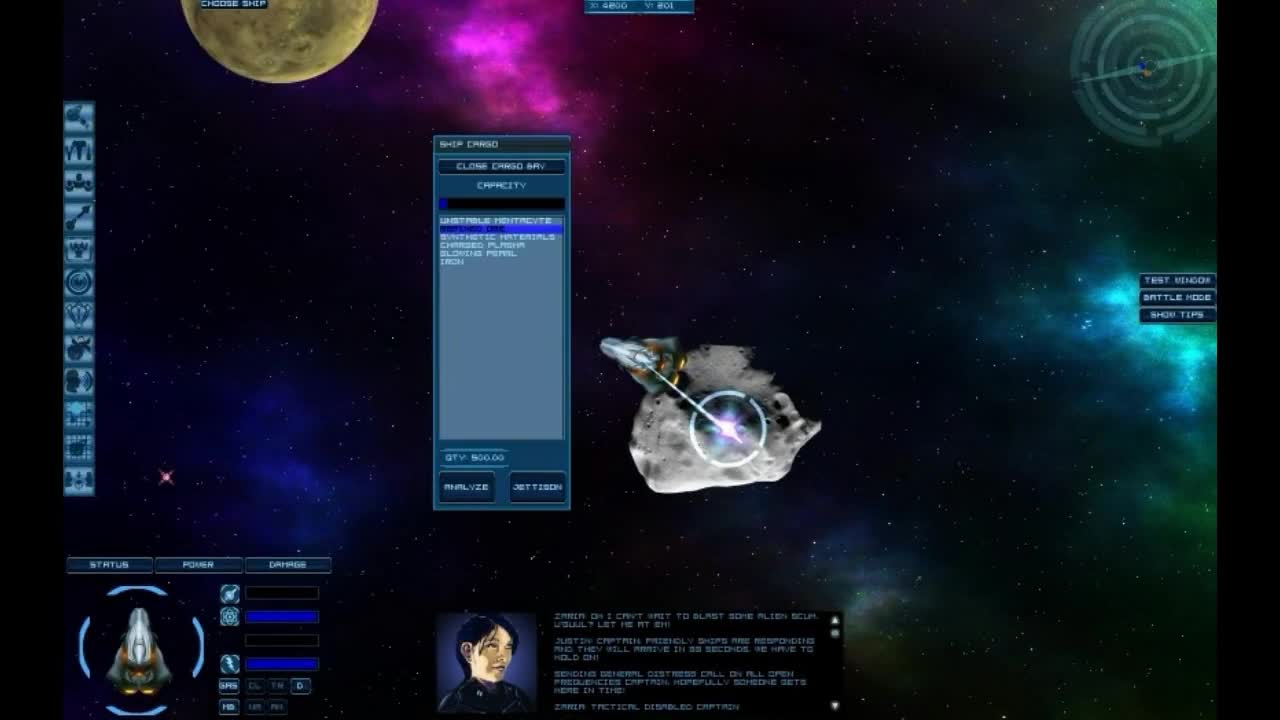Switch to the Power tab
The image size is (1280, 720).
(197, 564)
